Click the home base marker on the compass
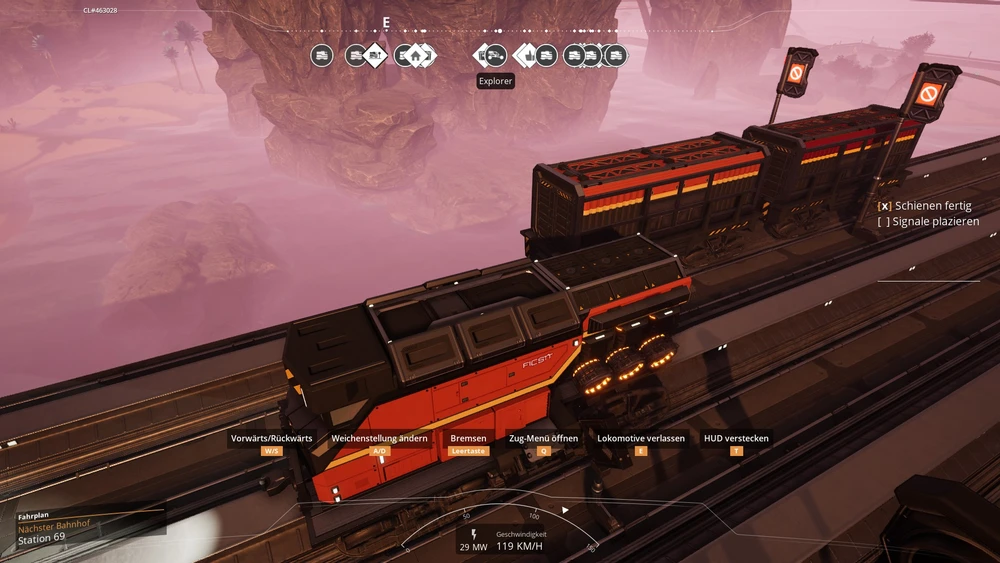 (415, 56)
